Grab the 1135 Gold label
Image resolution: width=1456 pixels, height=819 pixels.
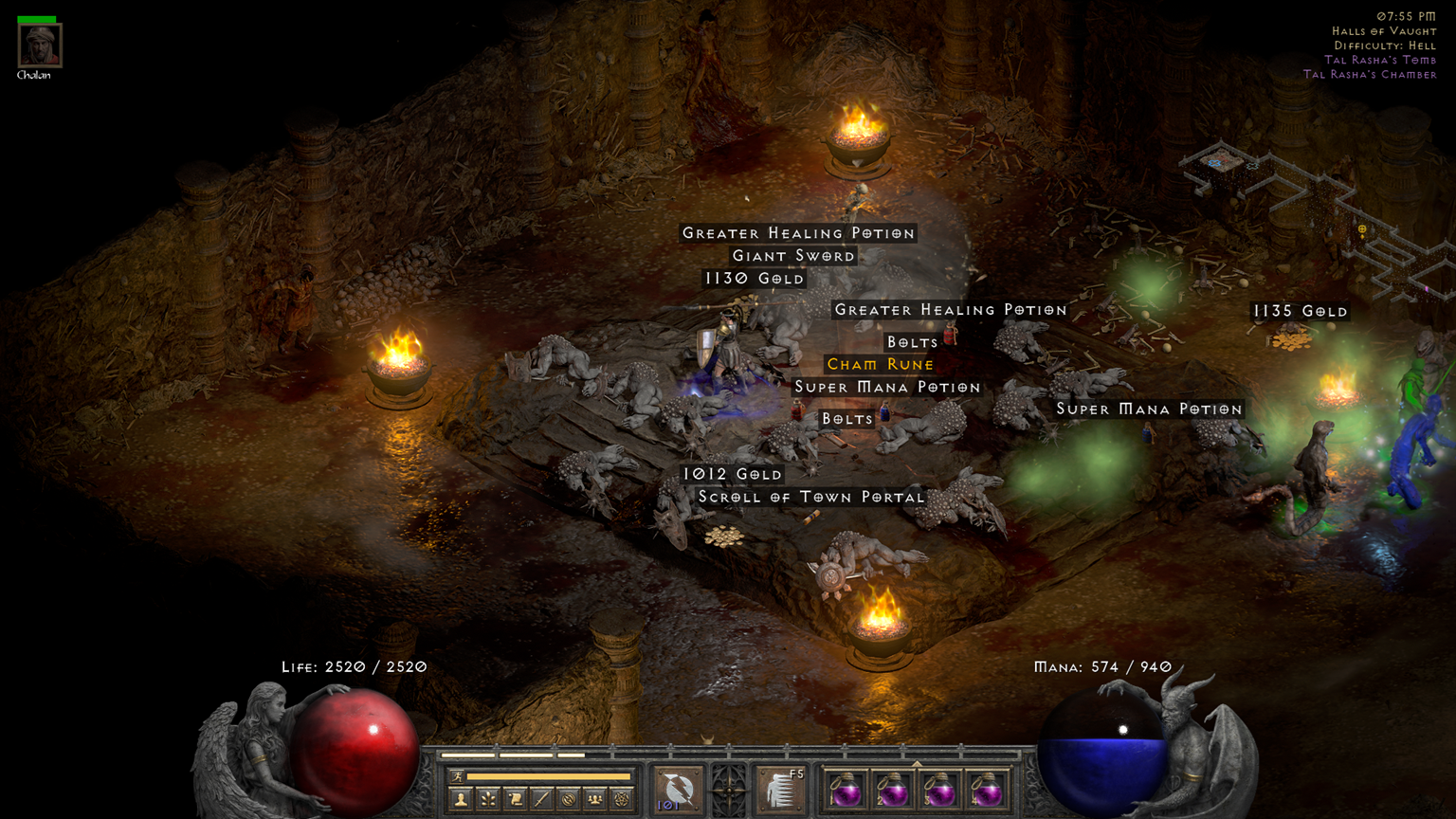point(1300,311)
